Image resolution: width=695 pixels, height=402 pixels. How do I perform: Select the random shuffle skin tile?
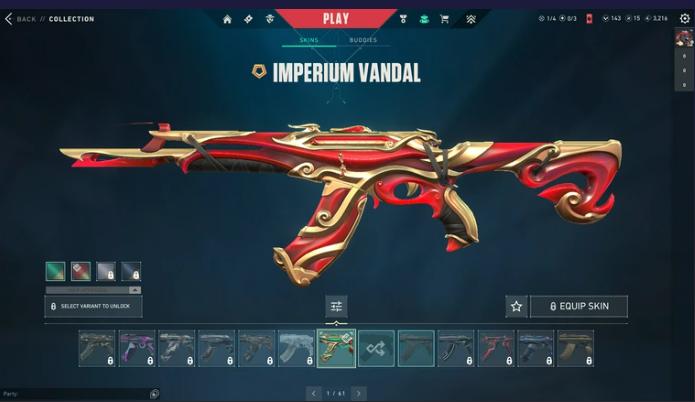click(376, 348)
